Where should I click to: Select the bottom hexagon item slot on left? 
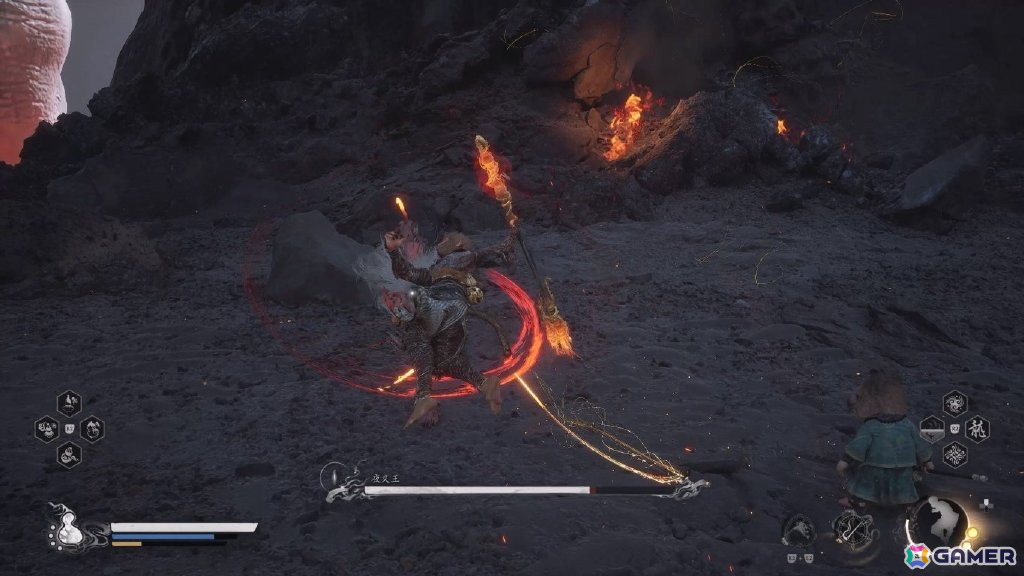pyautogui.click(x=69, y=455)
